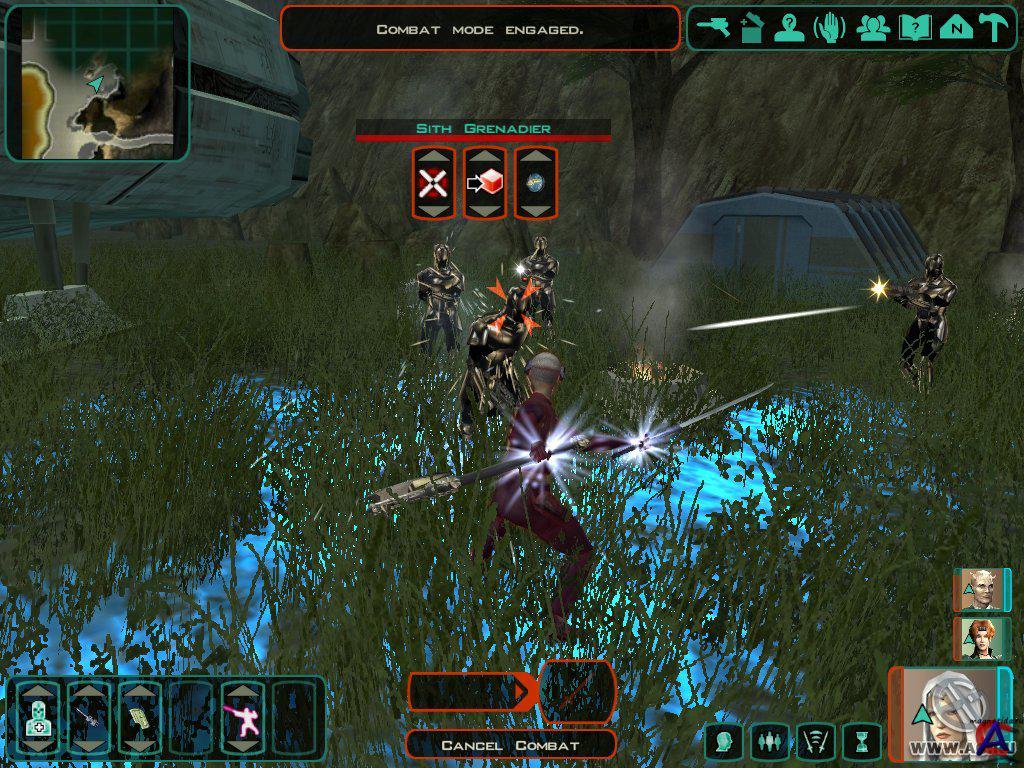
Task: Open the journal book icon
Action: (914, 28)
